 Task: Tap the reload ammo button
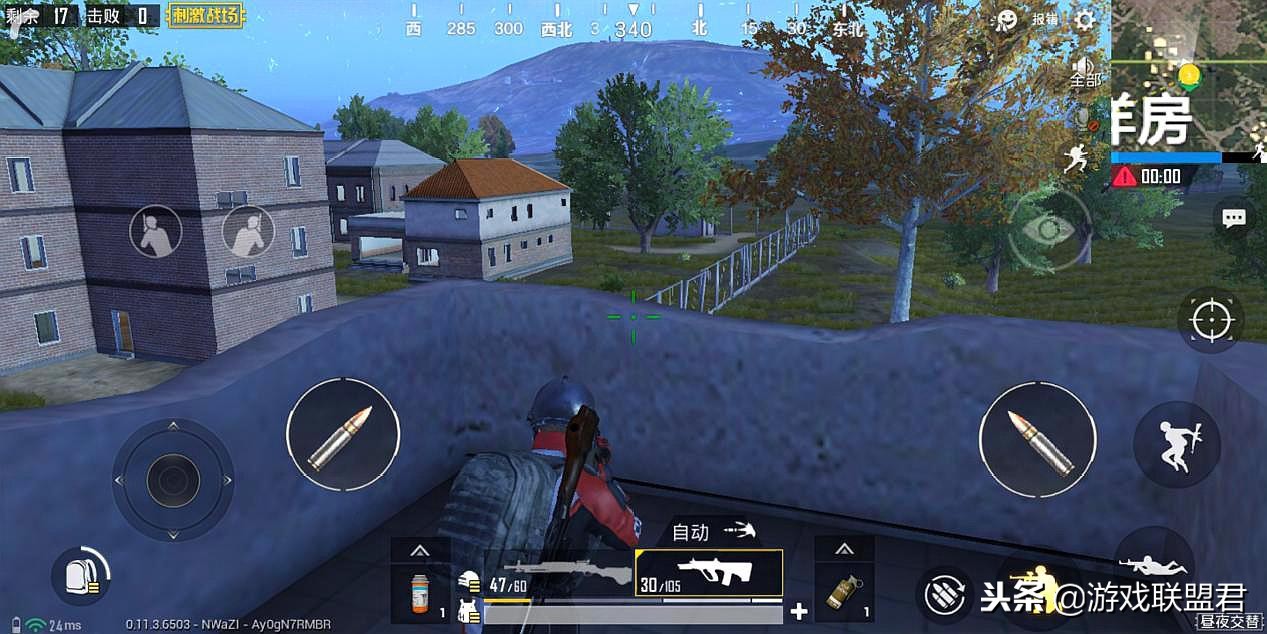click(x=943, y=594)
